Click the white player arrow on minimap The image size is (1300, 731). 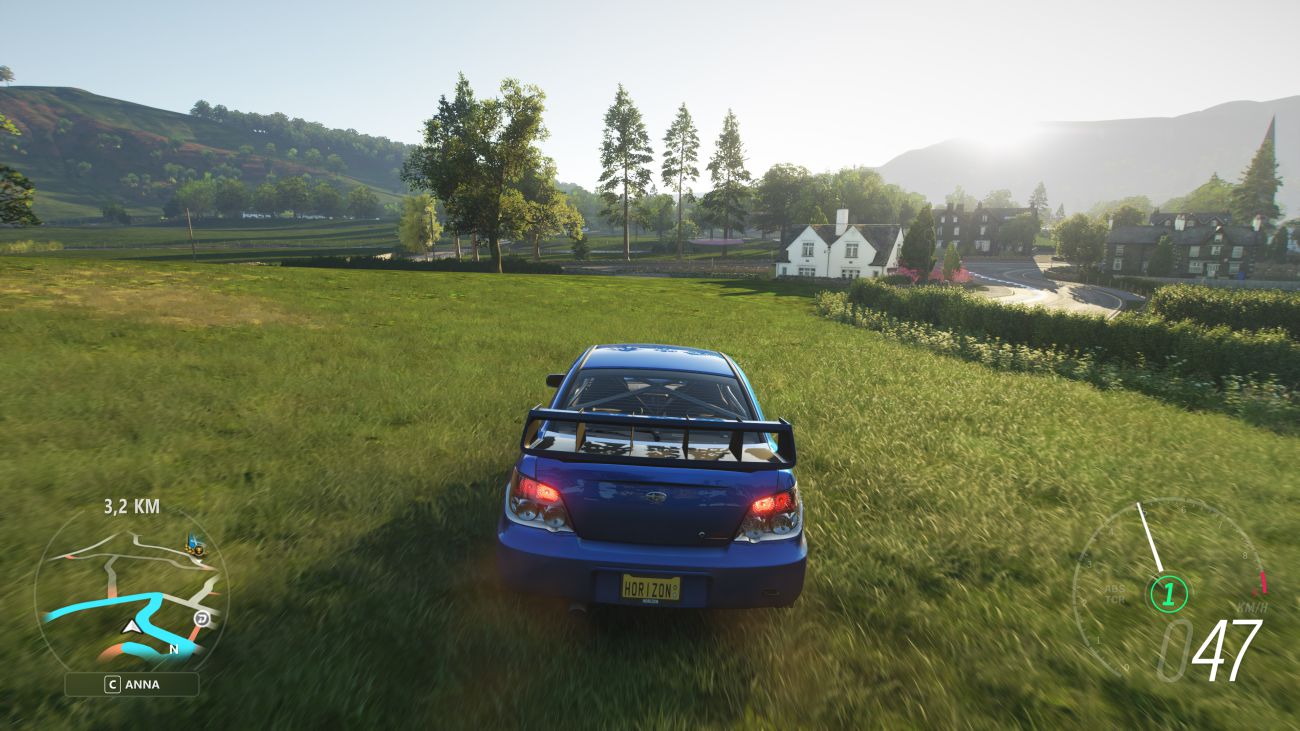coord(130,627)
